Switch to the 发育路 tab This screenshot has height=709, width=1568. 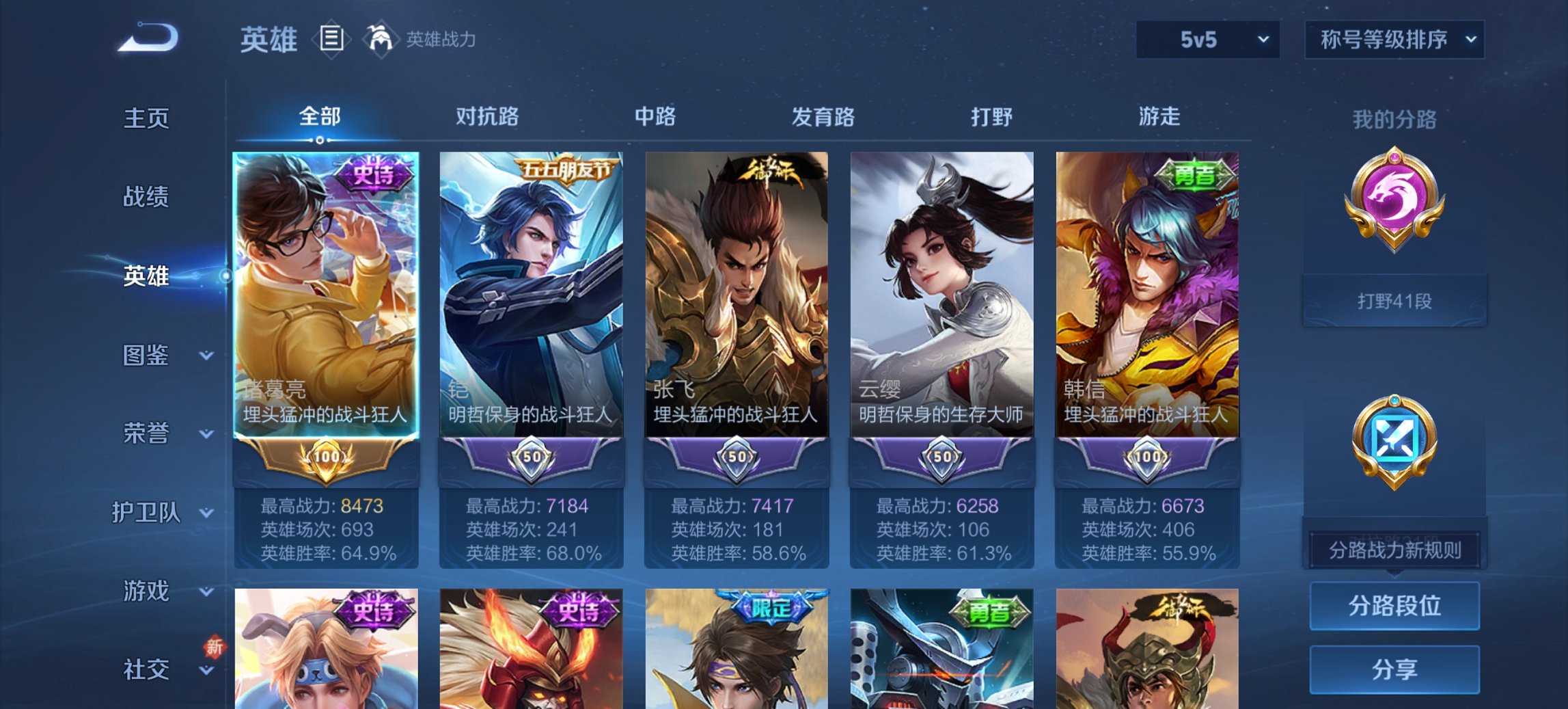823,117
